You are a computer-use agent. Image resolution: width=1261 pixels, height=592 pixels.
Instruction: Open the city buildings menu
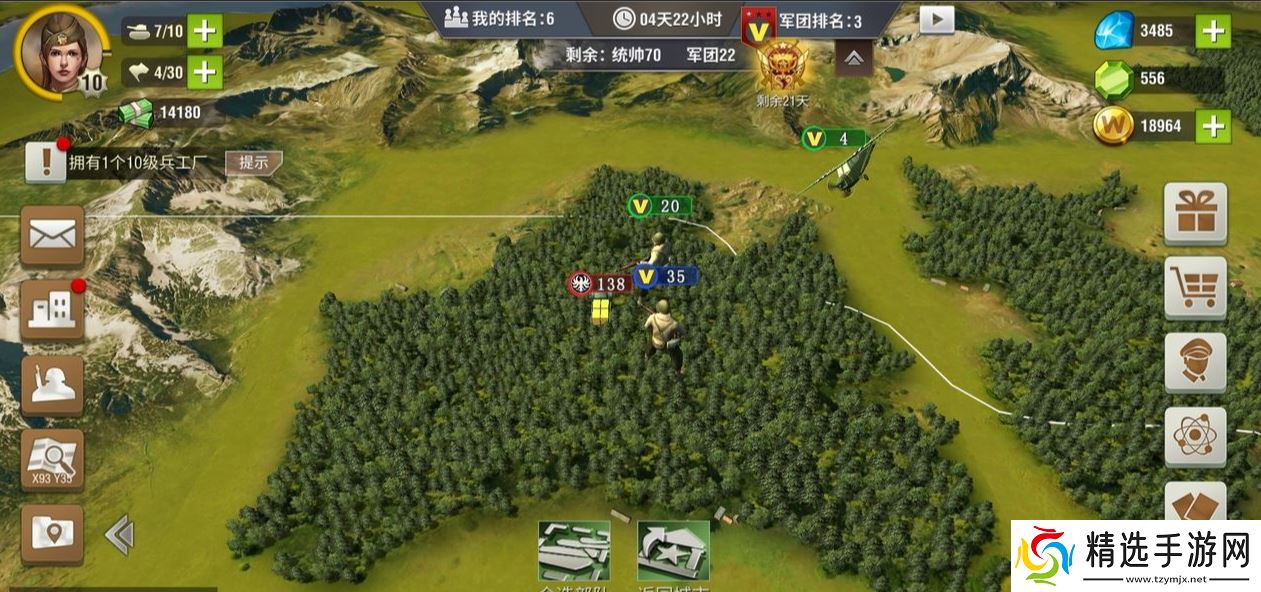[x=52, y=311]
